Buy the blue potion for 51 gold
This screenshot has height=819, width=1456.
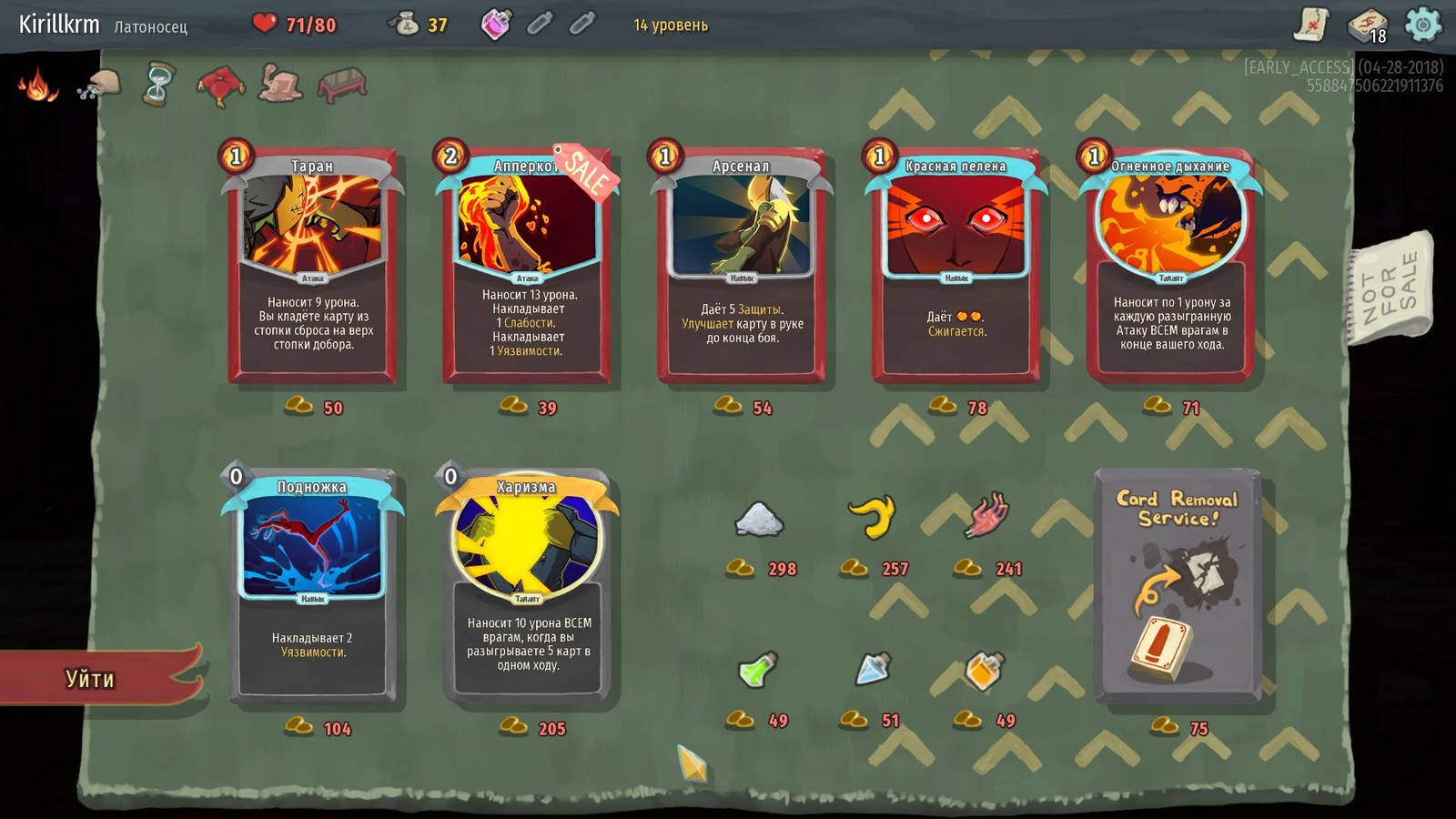(873, 670)
